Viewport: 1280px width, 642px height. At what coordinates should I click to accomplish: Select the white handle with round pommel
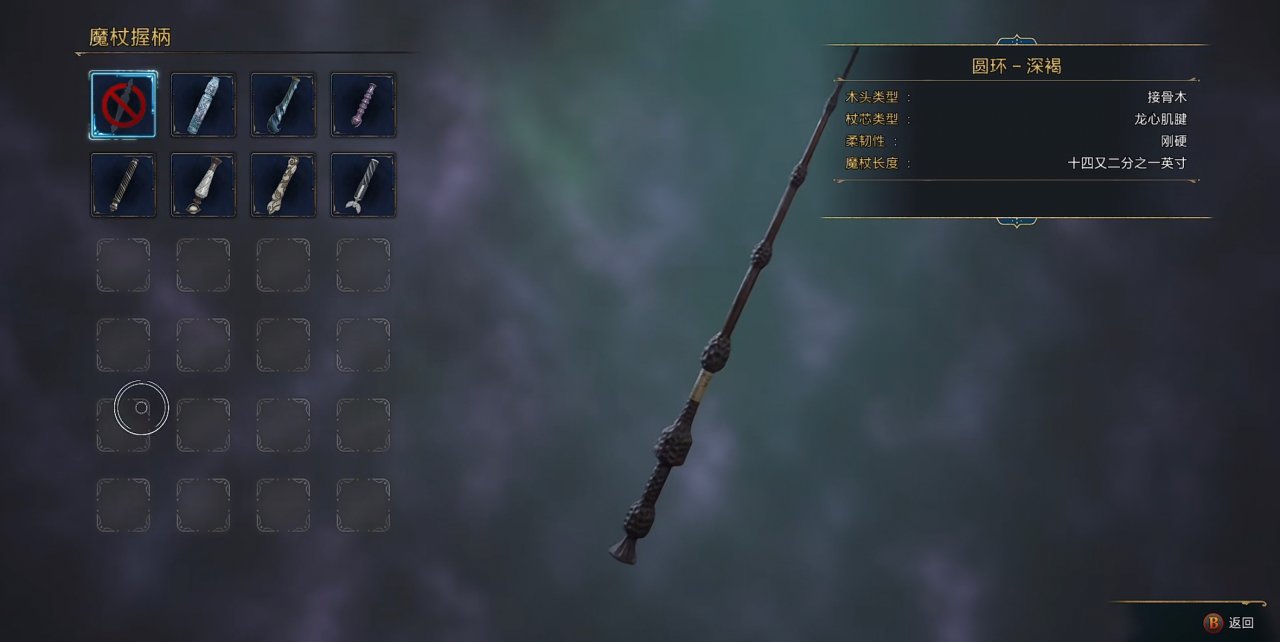[203, 184]
